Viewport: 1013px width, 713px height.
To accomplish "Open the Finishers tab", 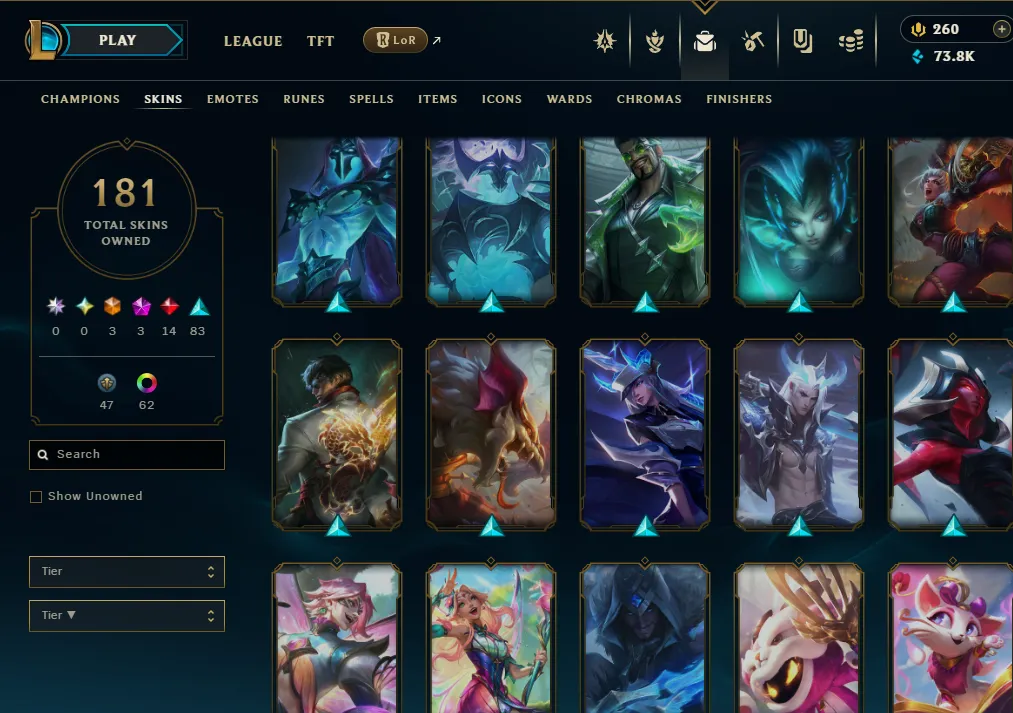I will pyautogui.click(x=739, y=99).
